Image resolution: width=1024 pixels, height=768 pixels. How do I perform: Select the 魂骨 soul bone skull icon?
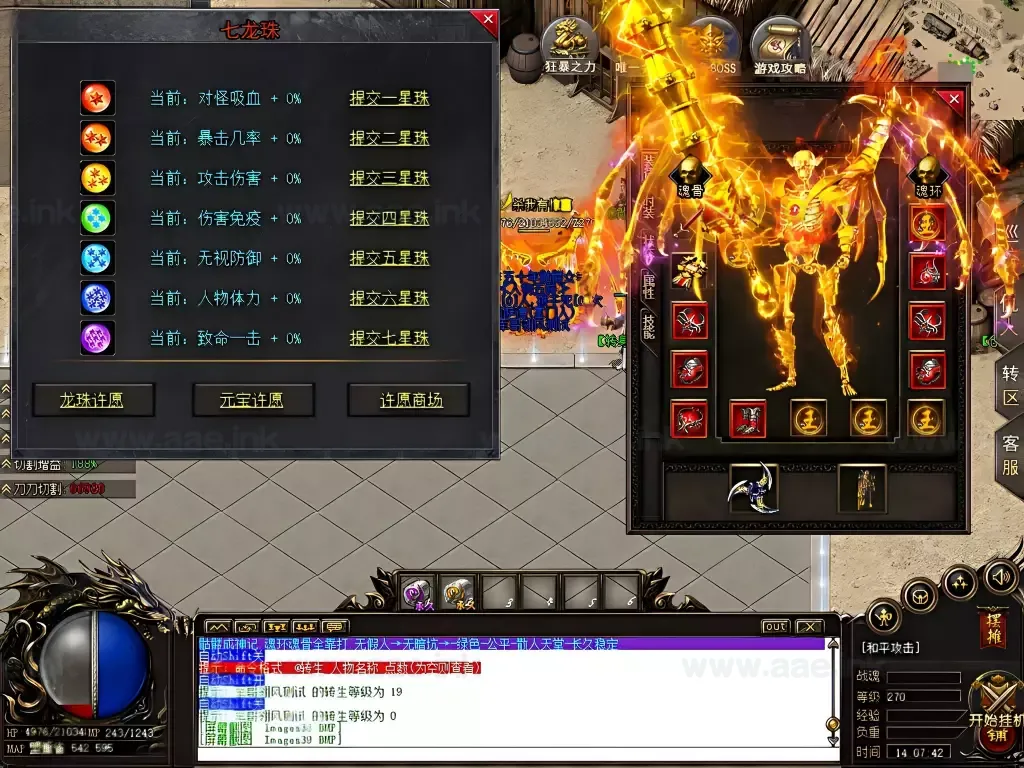click(690, 174)
